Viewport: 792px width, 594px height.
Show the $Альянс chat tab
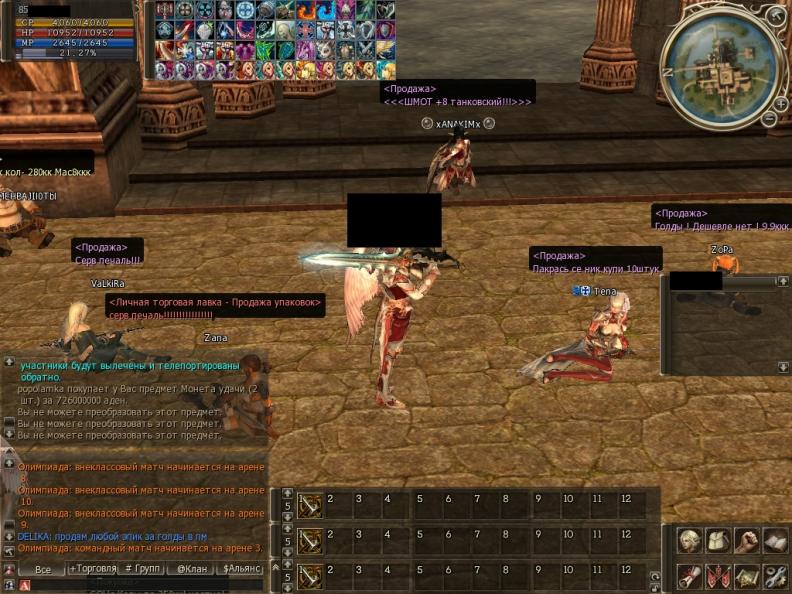(241, 569)
